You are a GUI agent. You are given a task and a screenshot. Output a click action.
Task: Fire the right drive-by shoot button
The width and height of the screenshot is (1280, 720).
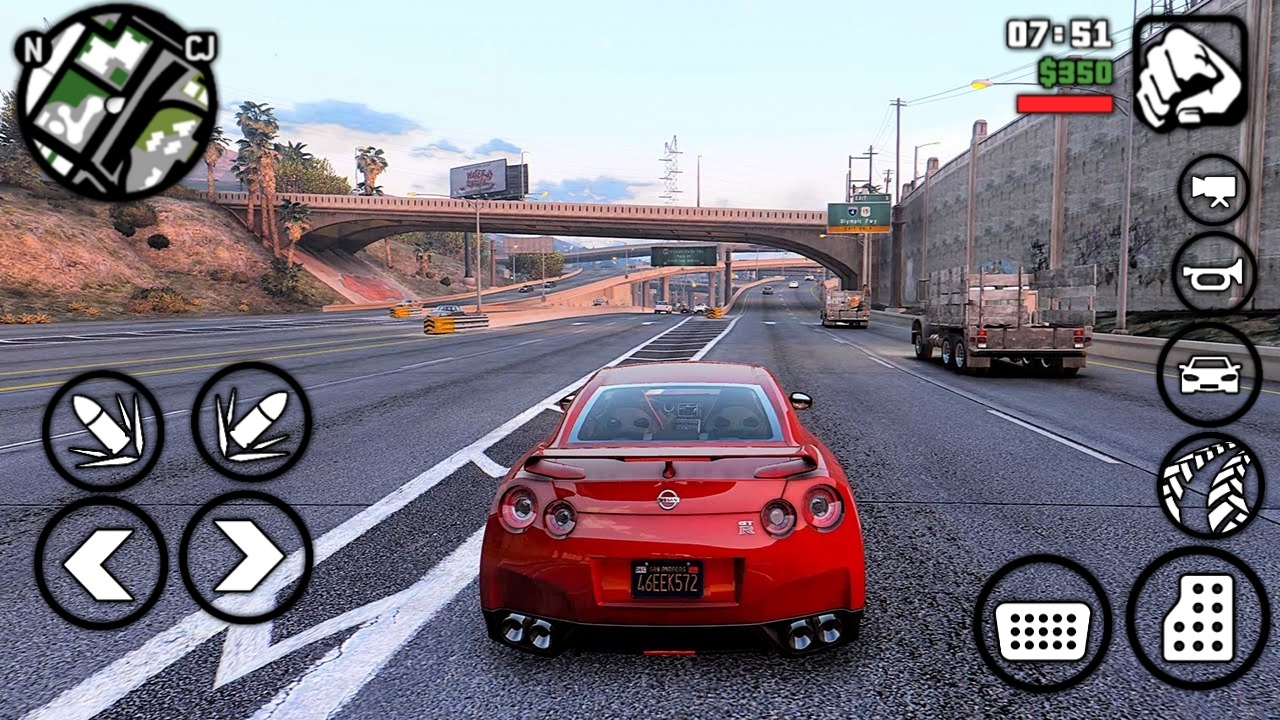pos(251,422)
